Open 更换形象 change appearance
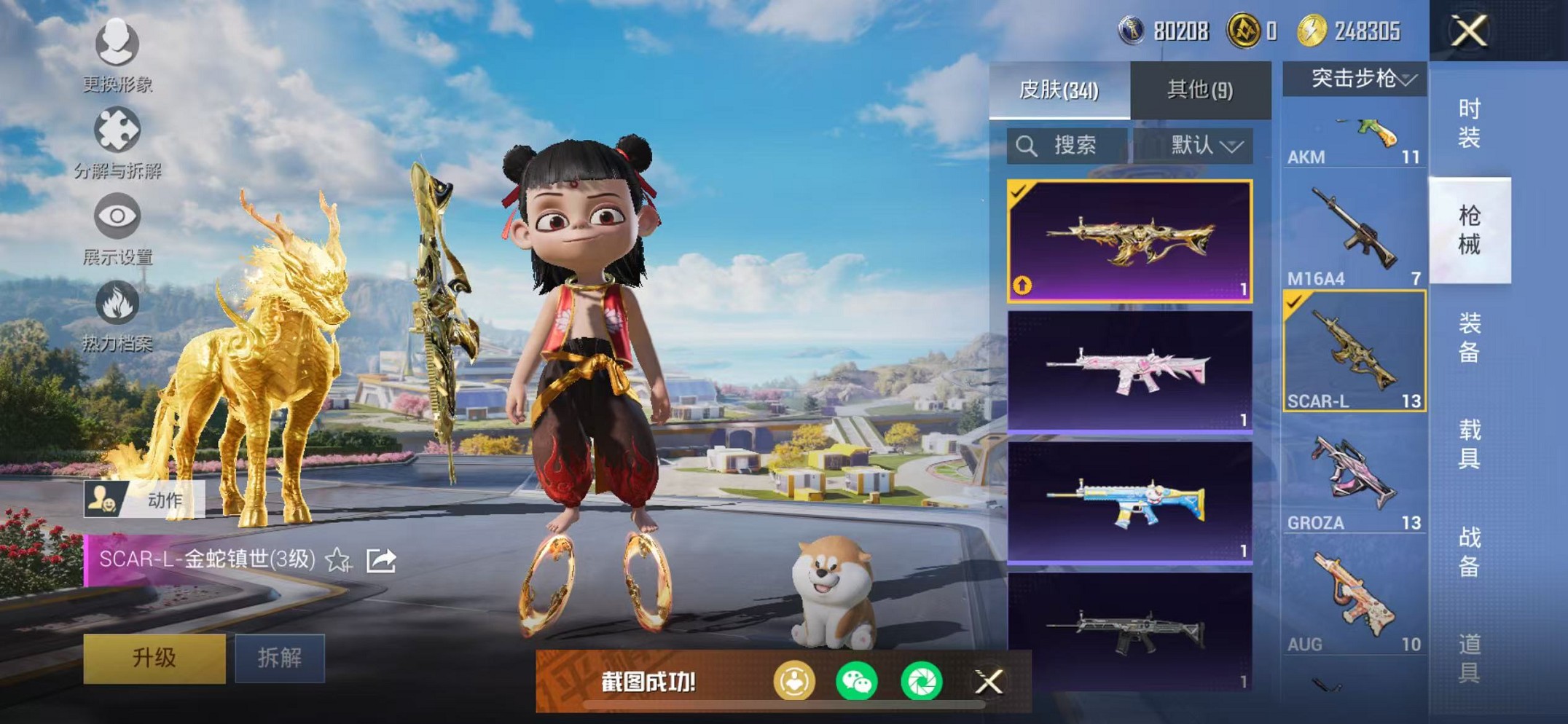 [117, 55]
